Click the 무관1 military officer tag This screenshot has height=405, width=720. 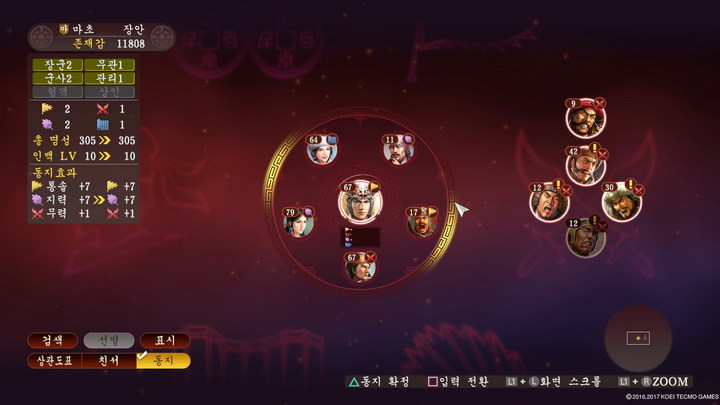pos(108,64)
